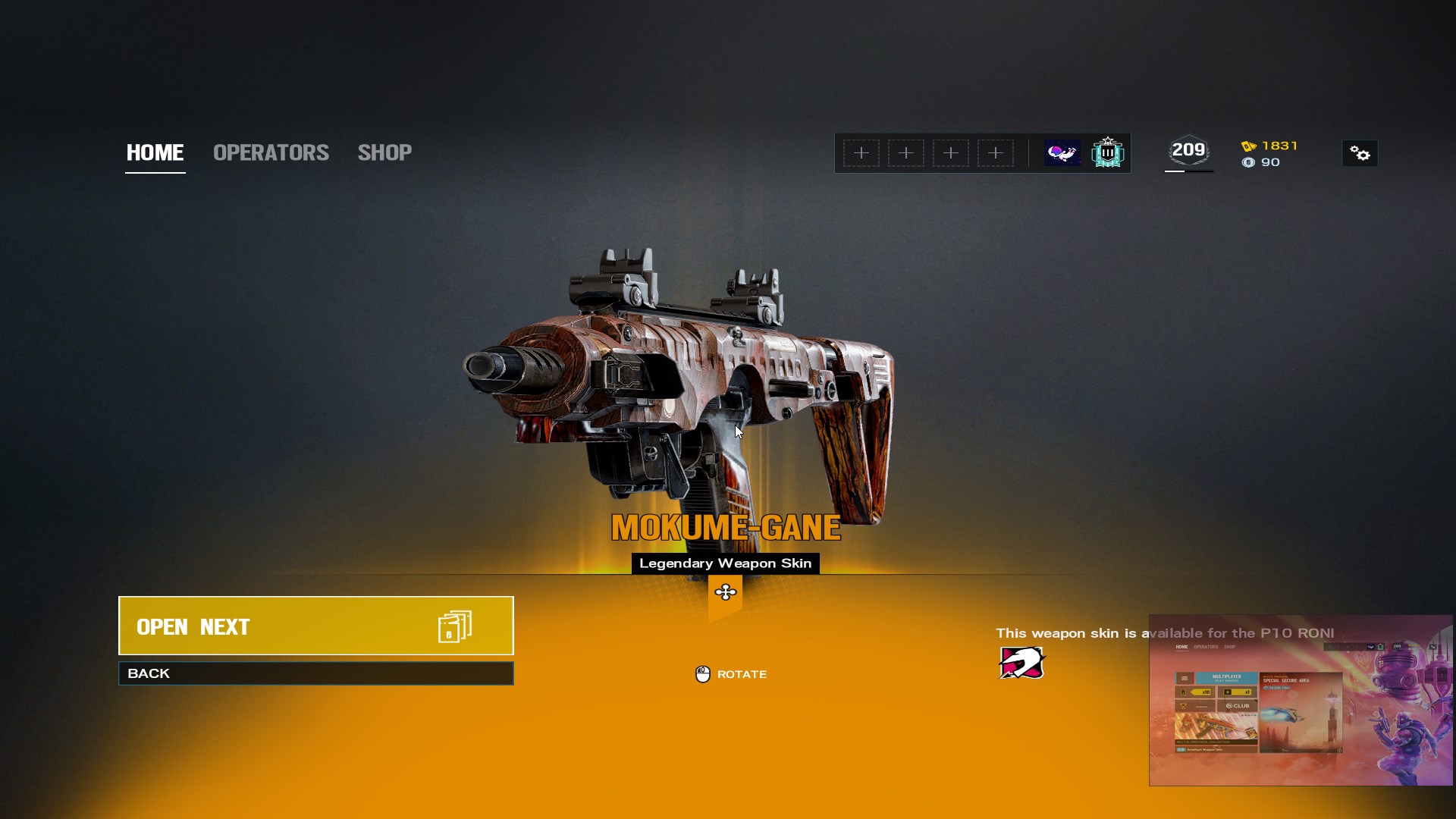Open the OPERATORS tab
Image resolution: width=1456 pixels, height=819 pixels.
(271, 152)
